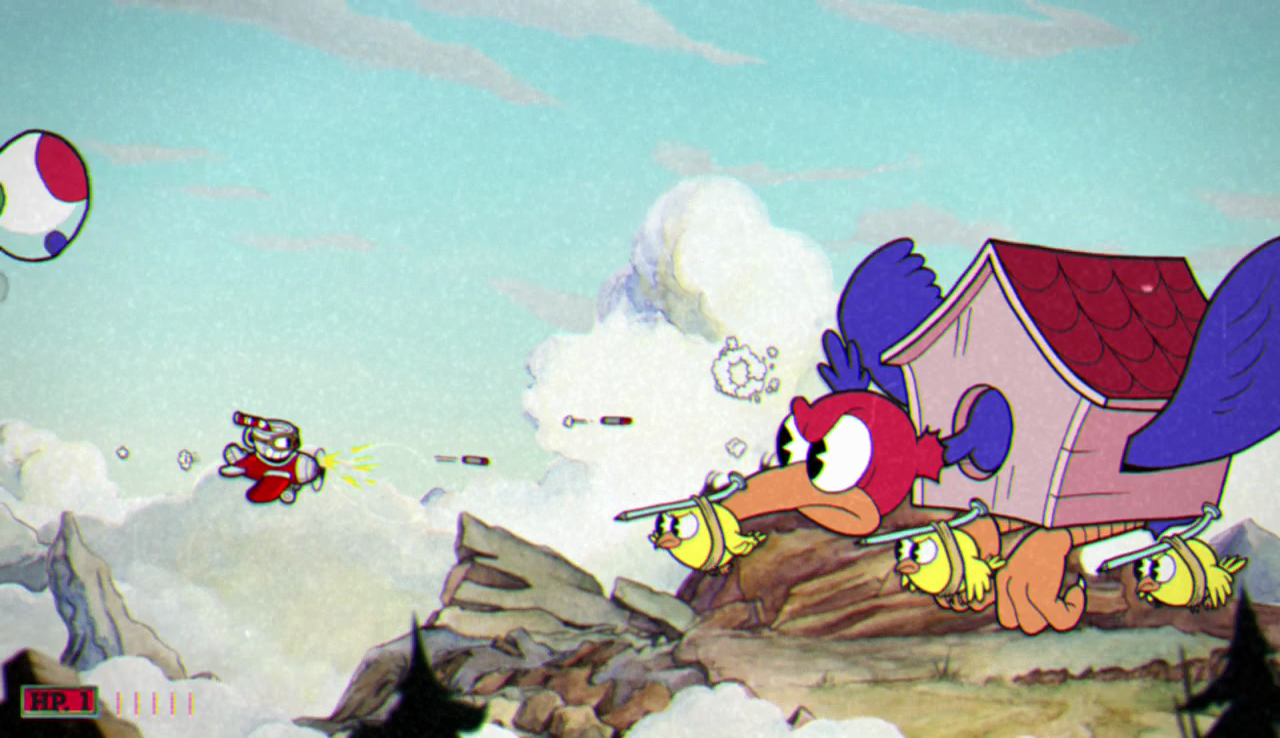The image size is (1280, 738).
Task: Select the red, white and blue ball projectile
Action: tap(40, 190)
